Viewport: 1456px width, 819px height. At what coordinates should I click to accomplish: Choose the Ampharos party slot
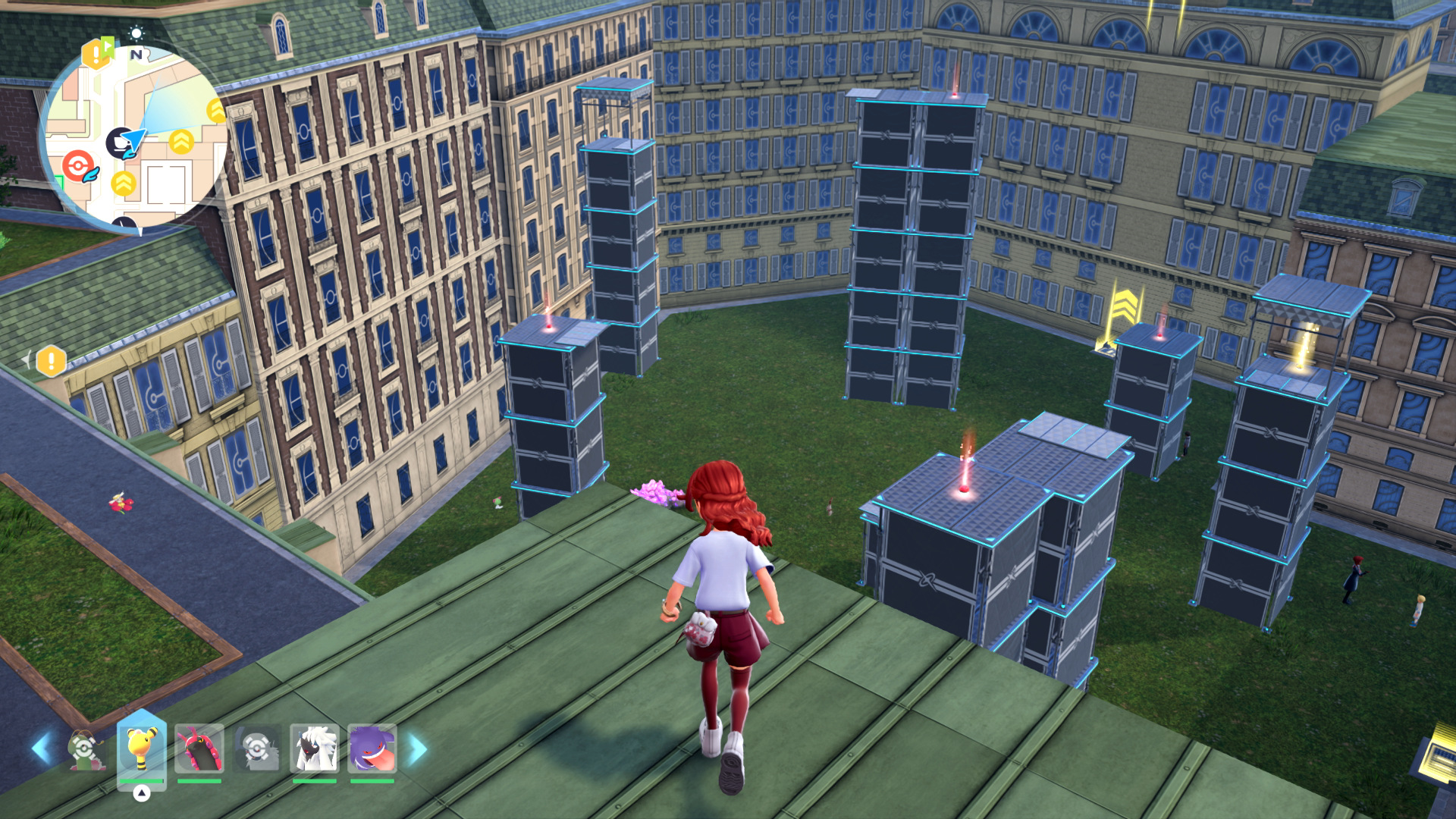pyautogui.click(x=141, y=748)
